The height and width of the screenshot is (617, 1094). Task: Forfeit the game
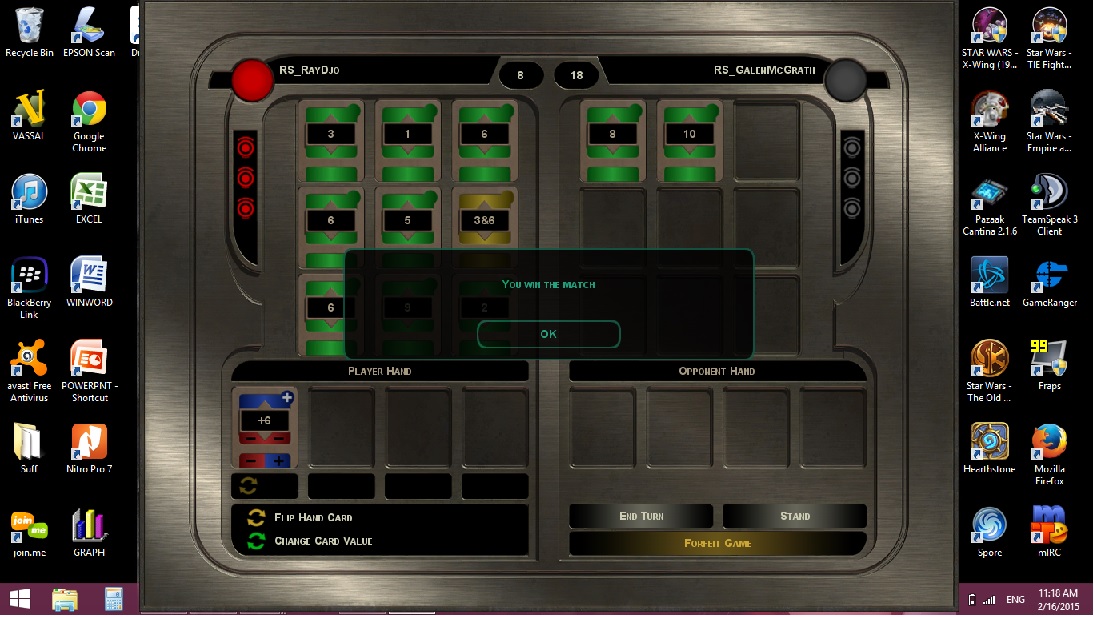717,543
